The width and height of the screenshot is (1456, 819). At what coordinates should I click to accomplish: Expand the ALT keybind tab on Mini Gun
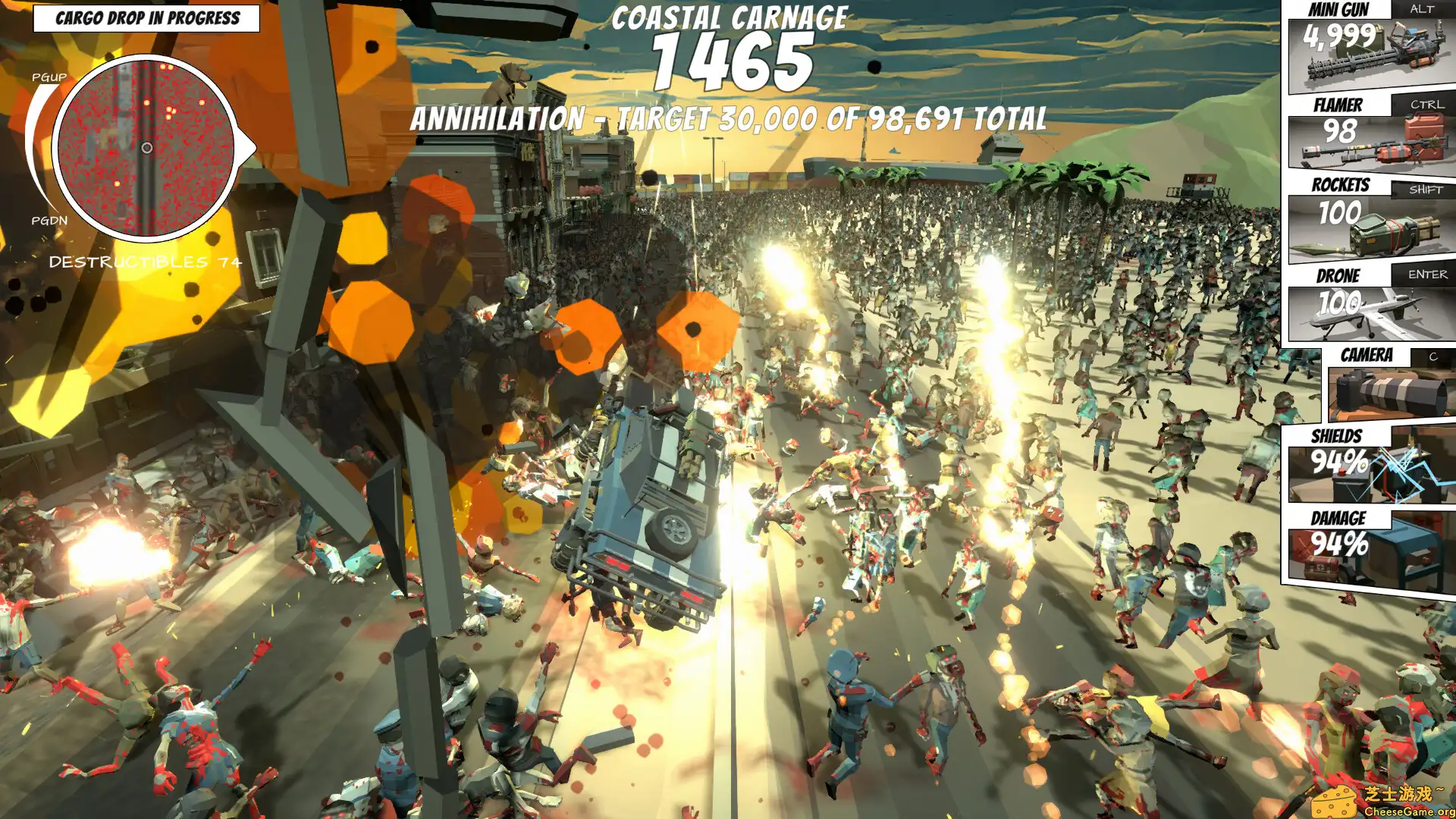tap(1419, 11)
